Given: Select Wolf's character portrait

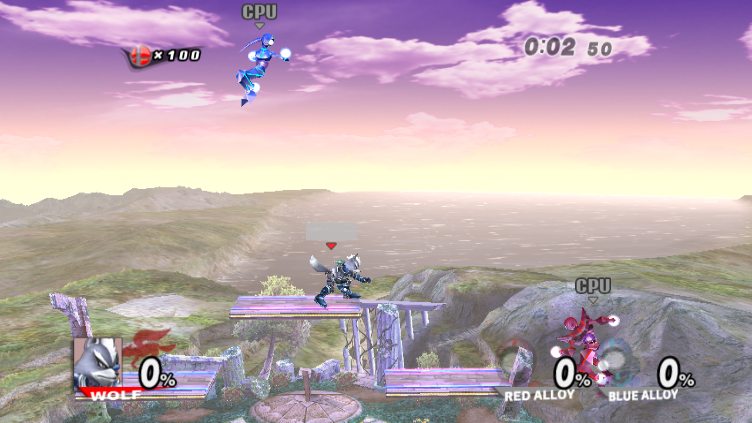Looking at the screenshot, I should 97,363.
